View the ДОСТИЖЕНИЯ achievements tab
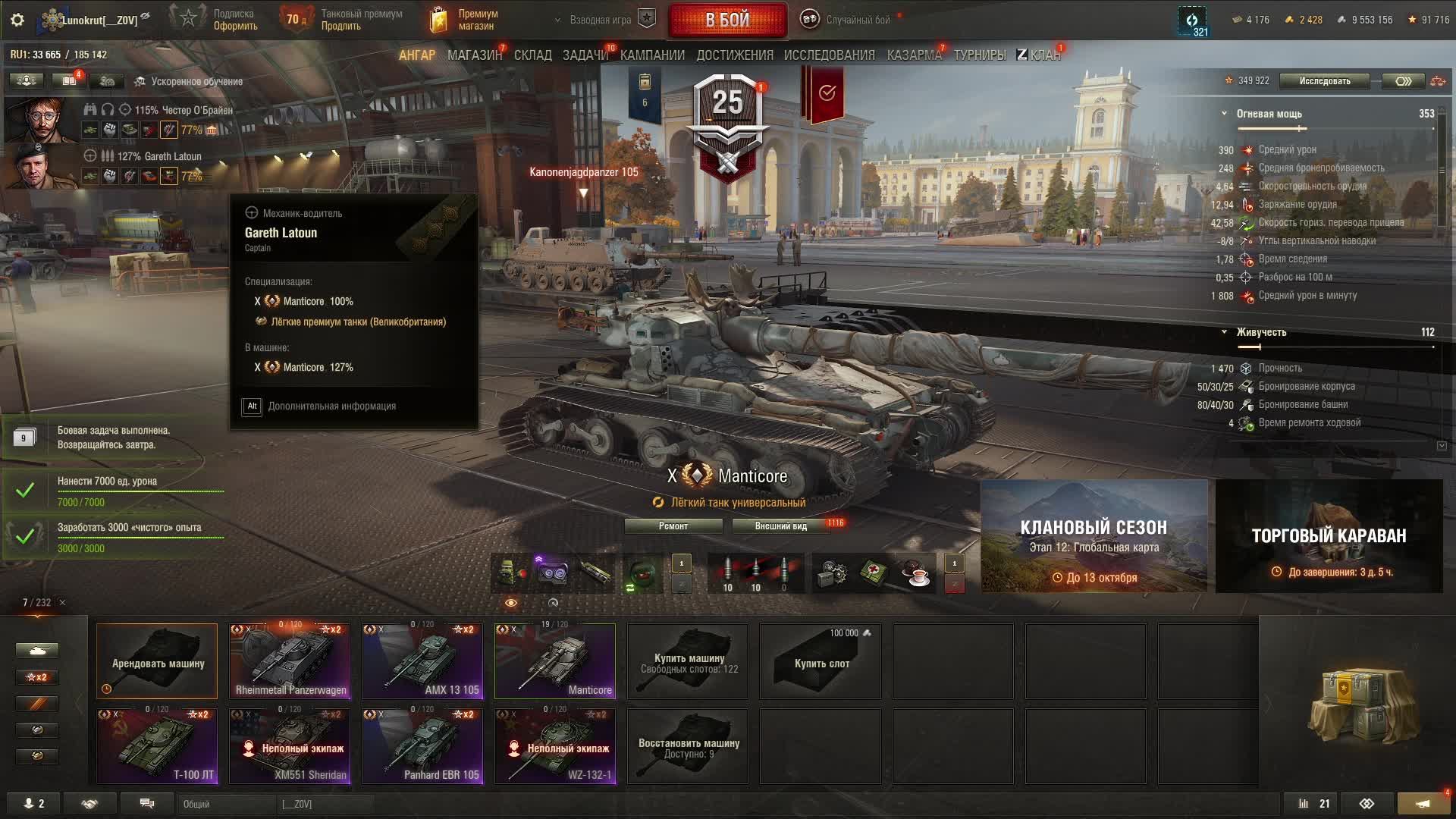The height and width of the screenshot is (819, 1456). 734,55
